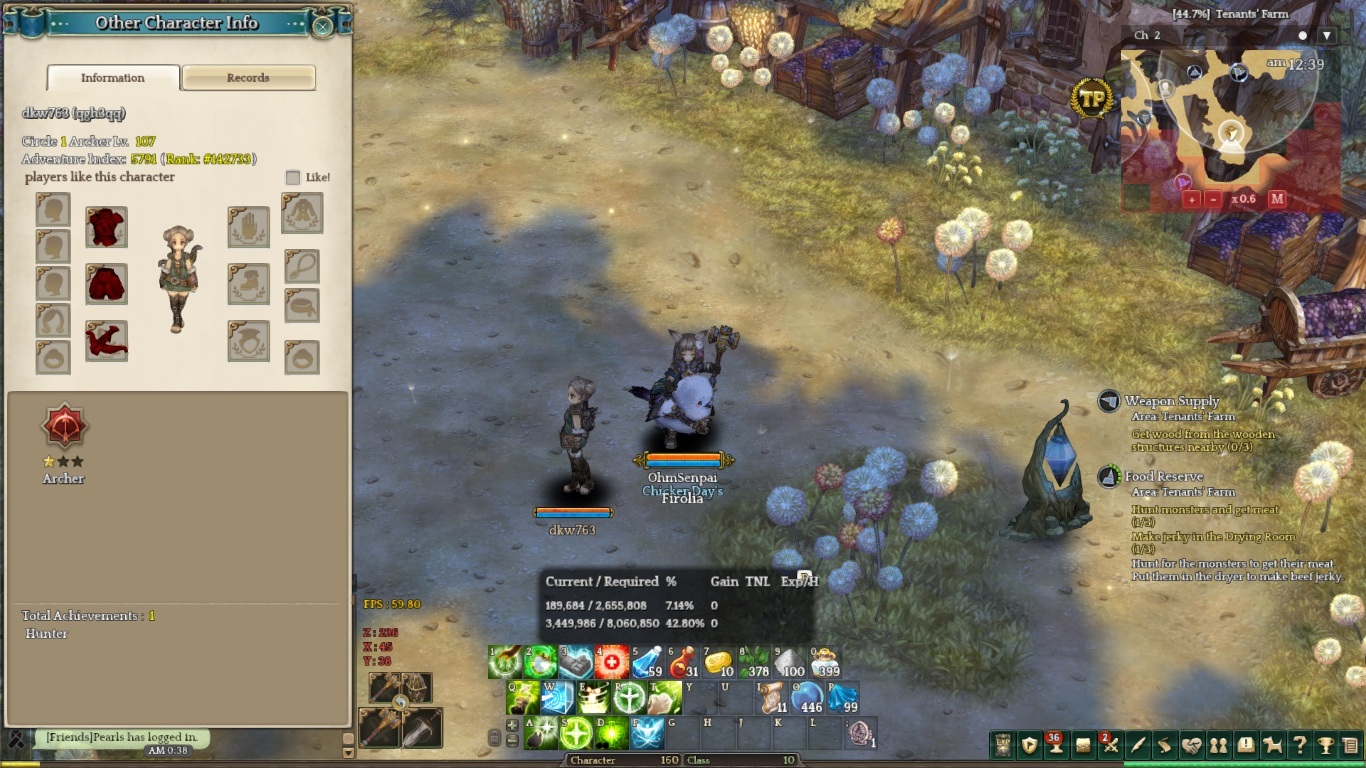The height and width of the screenshot is (768, 1366).
Task: Use the scroll item with 11 left
Action: pyautogui.click(x=772, y=697)
